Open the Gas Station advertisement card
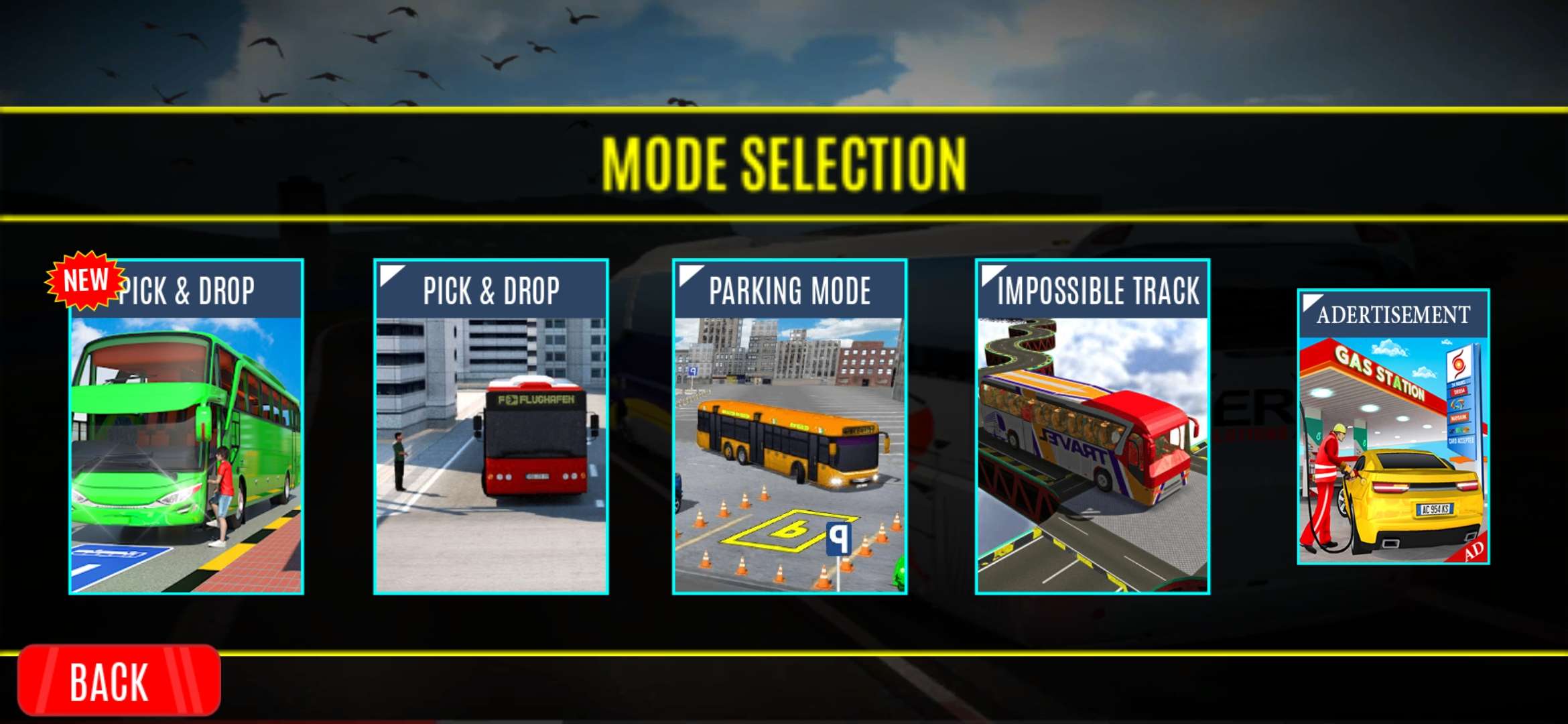 [x=1393, y=427]
